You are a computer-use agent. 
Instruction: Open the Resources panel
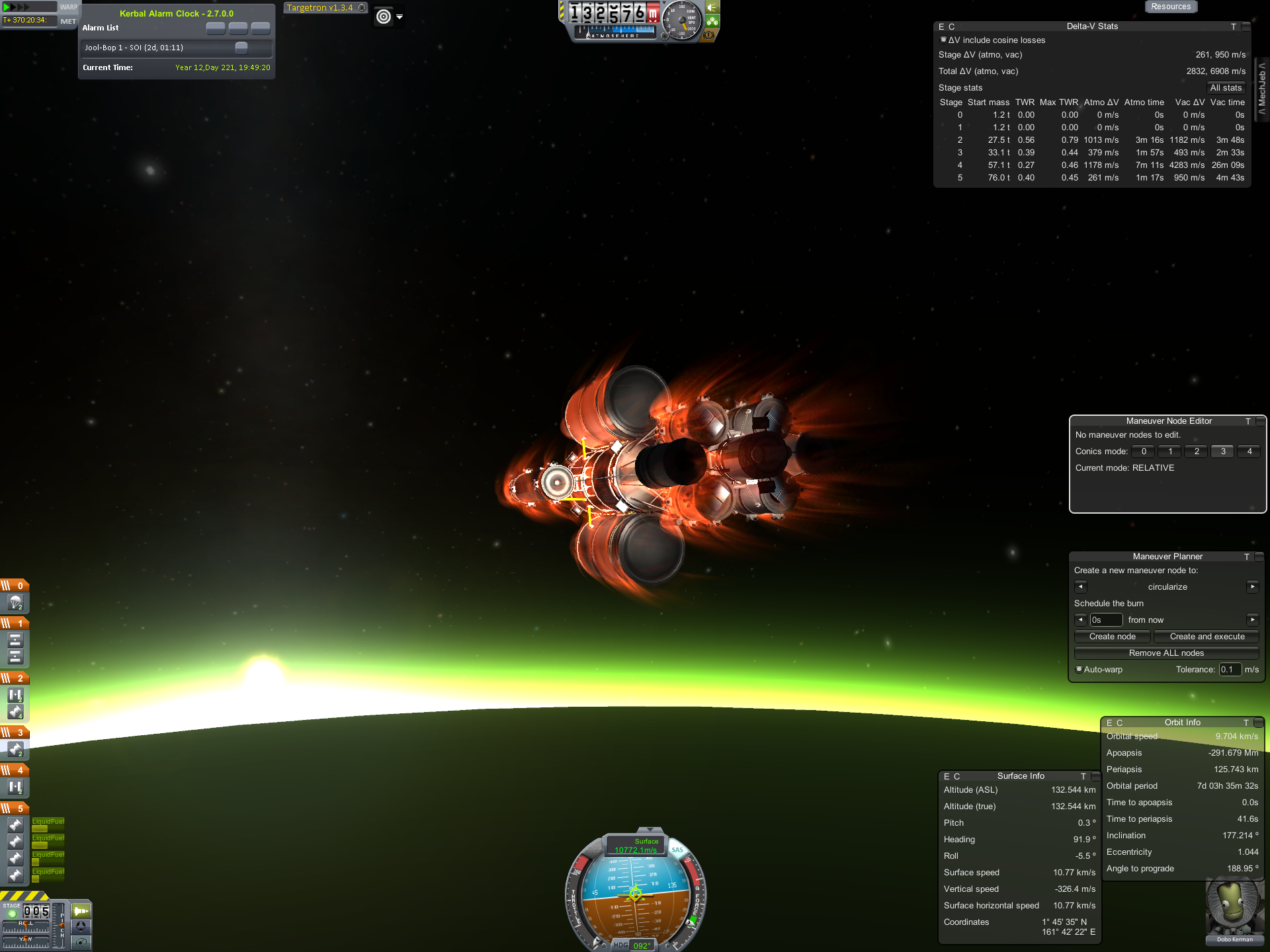click(1170, 7)
